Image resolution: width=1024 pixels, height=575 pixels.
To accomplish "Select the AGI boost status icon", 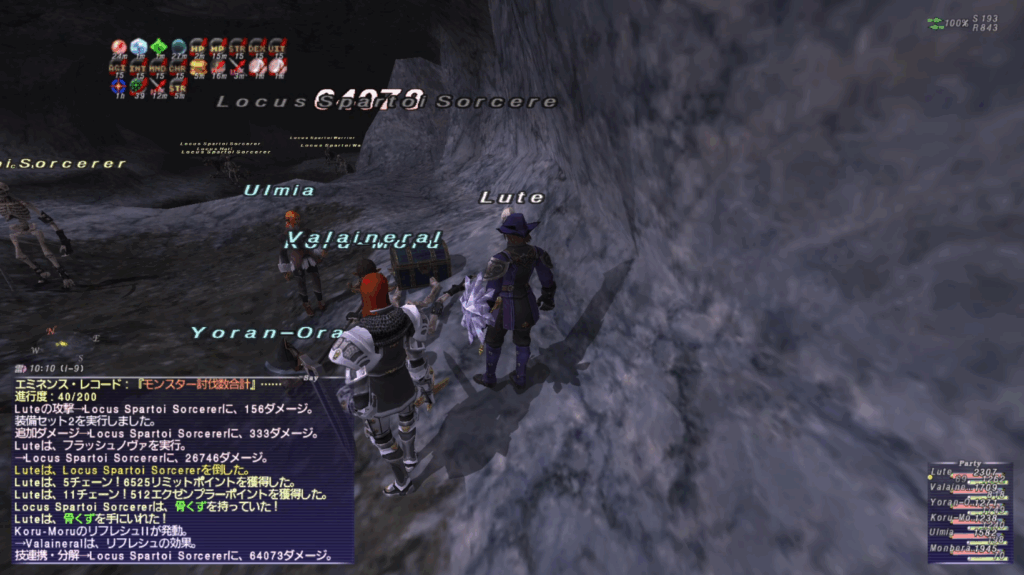I will 119,66.
